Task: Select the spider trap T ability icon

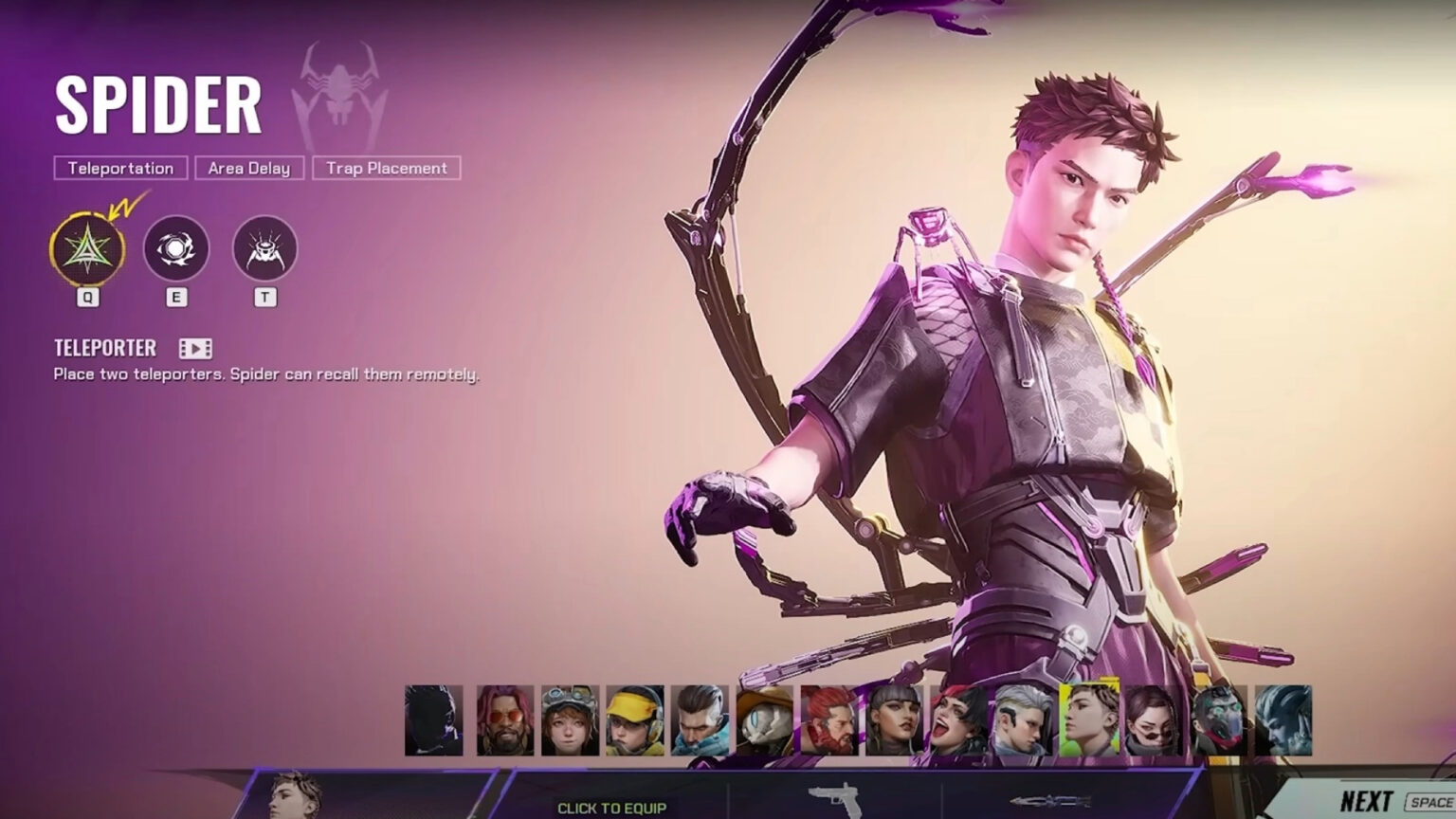Action: click(x=264, y=250)
